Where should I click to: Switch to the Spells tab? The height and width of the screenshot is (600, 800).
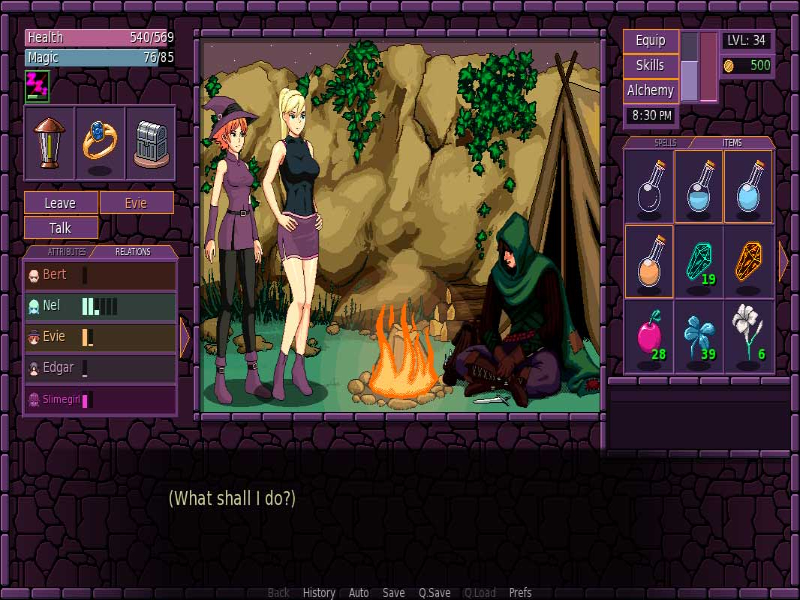664,143
